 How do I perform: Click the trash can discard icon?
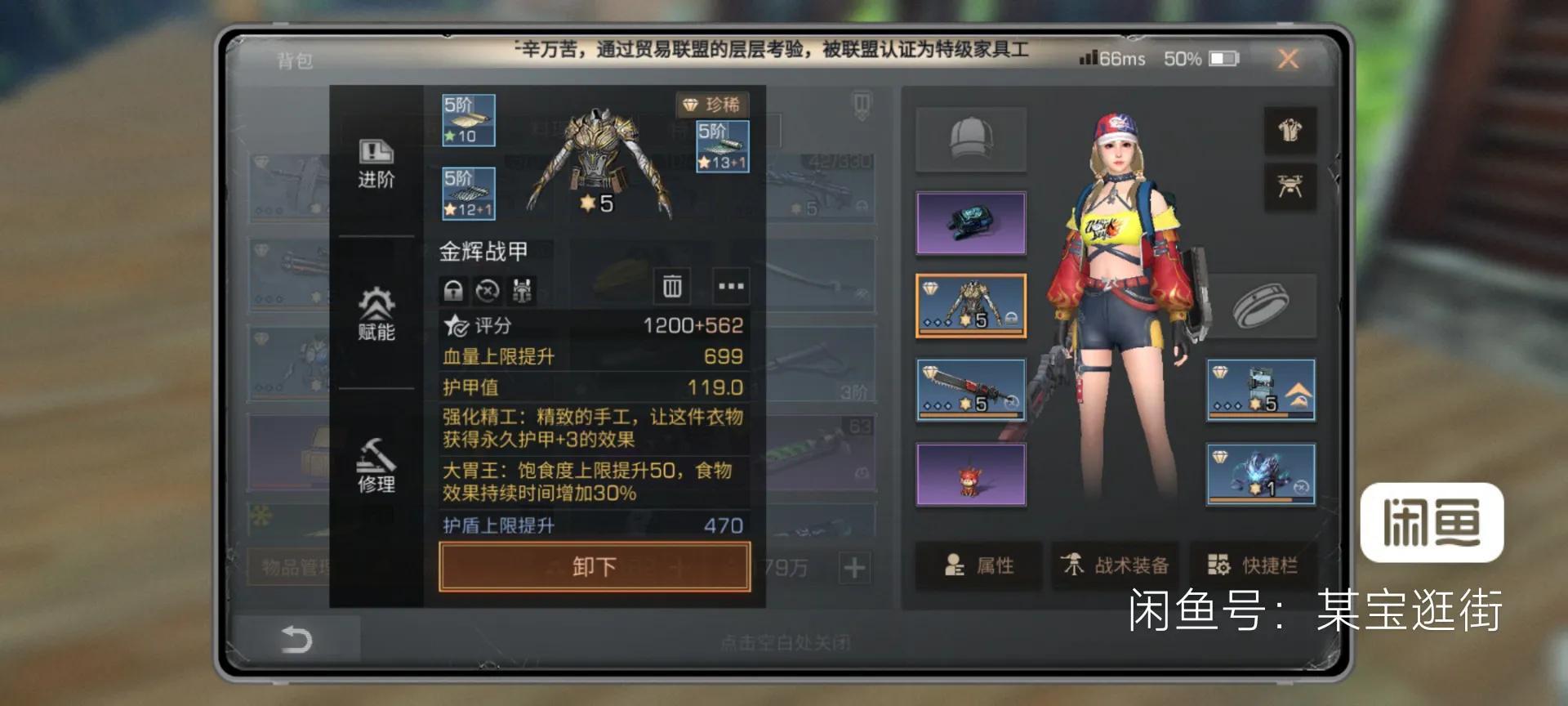coord(672,287)
